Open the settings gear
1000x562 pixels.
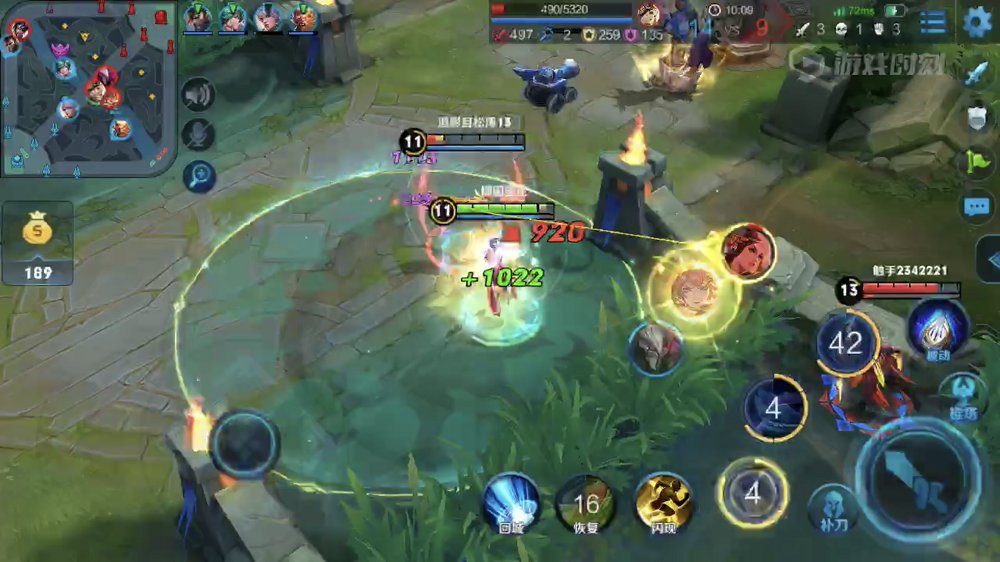coord(977,22)
